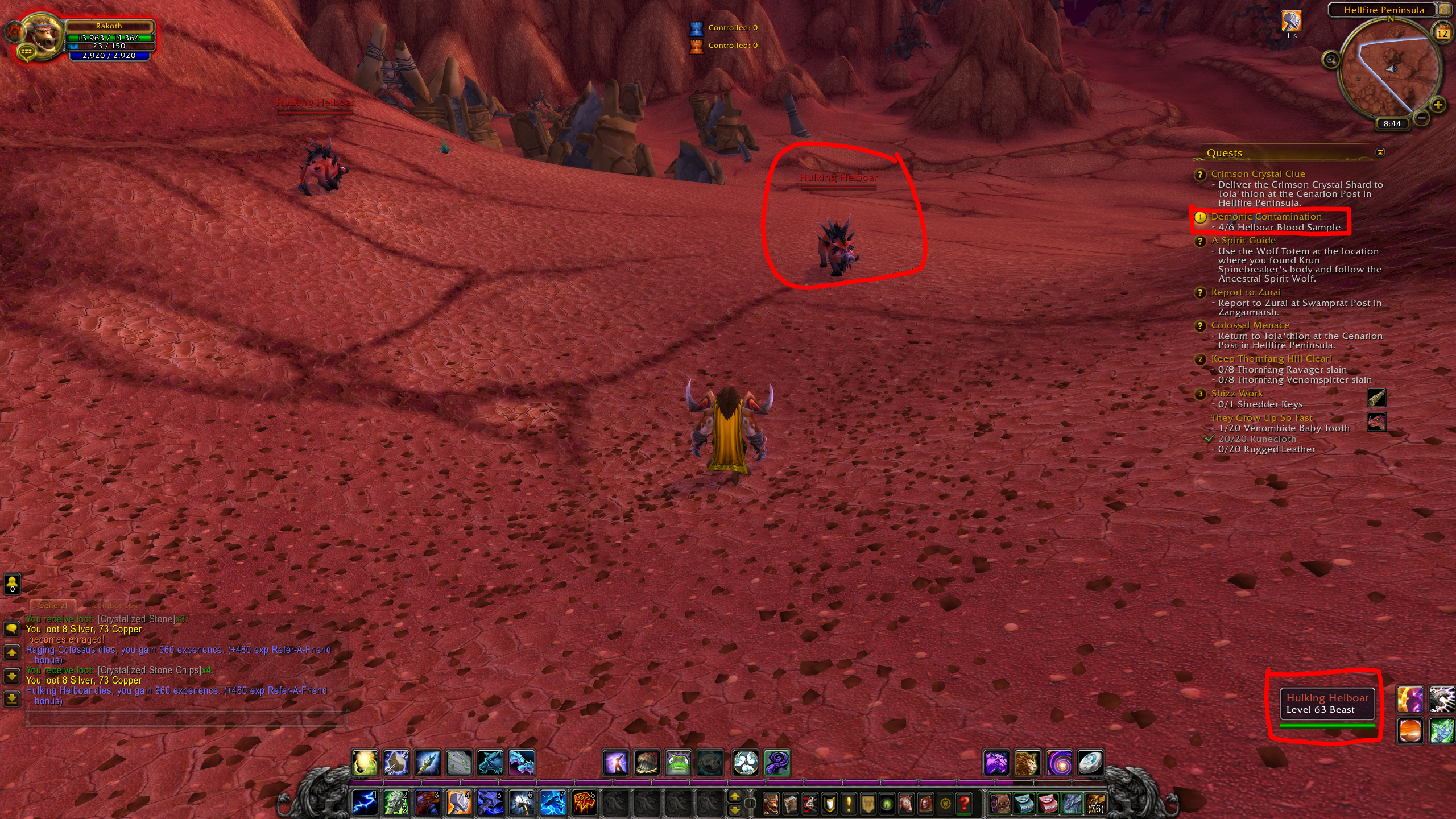Screen dimensions: 1456x819
Task: Cast the green frog Hex spell
Action: 679,763
